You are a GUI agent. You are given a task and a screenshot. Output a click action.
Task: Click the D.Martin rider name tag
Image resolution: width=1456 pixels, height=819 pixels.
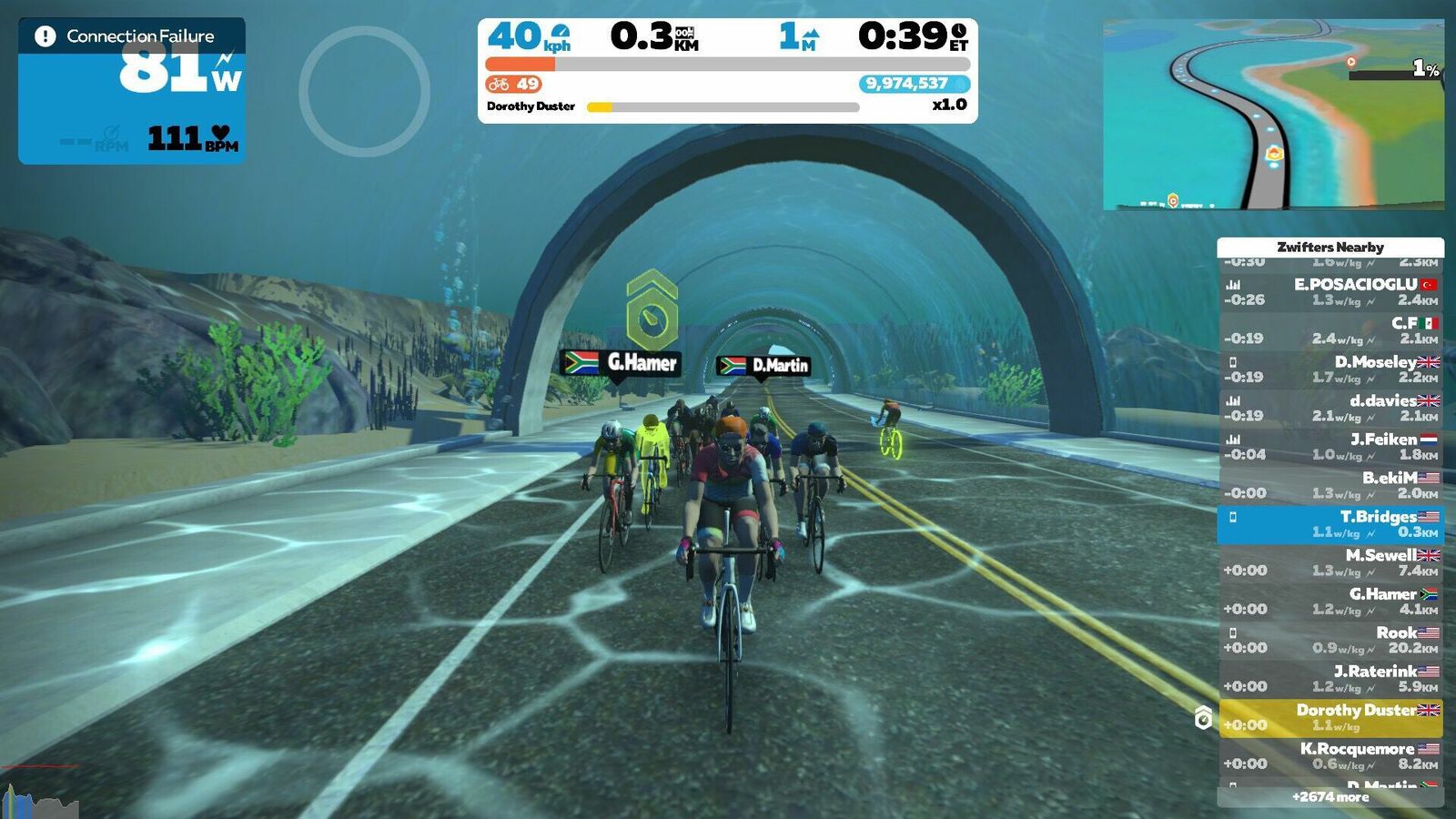[763, 366]
